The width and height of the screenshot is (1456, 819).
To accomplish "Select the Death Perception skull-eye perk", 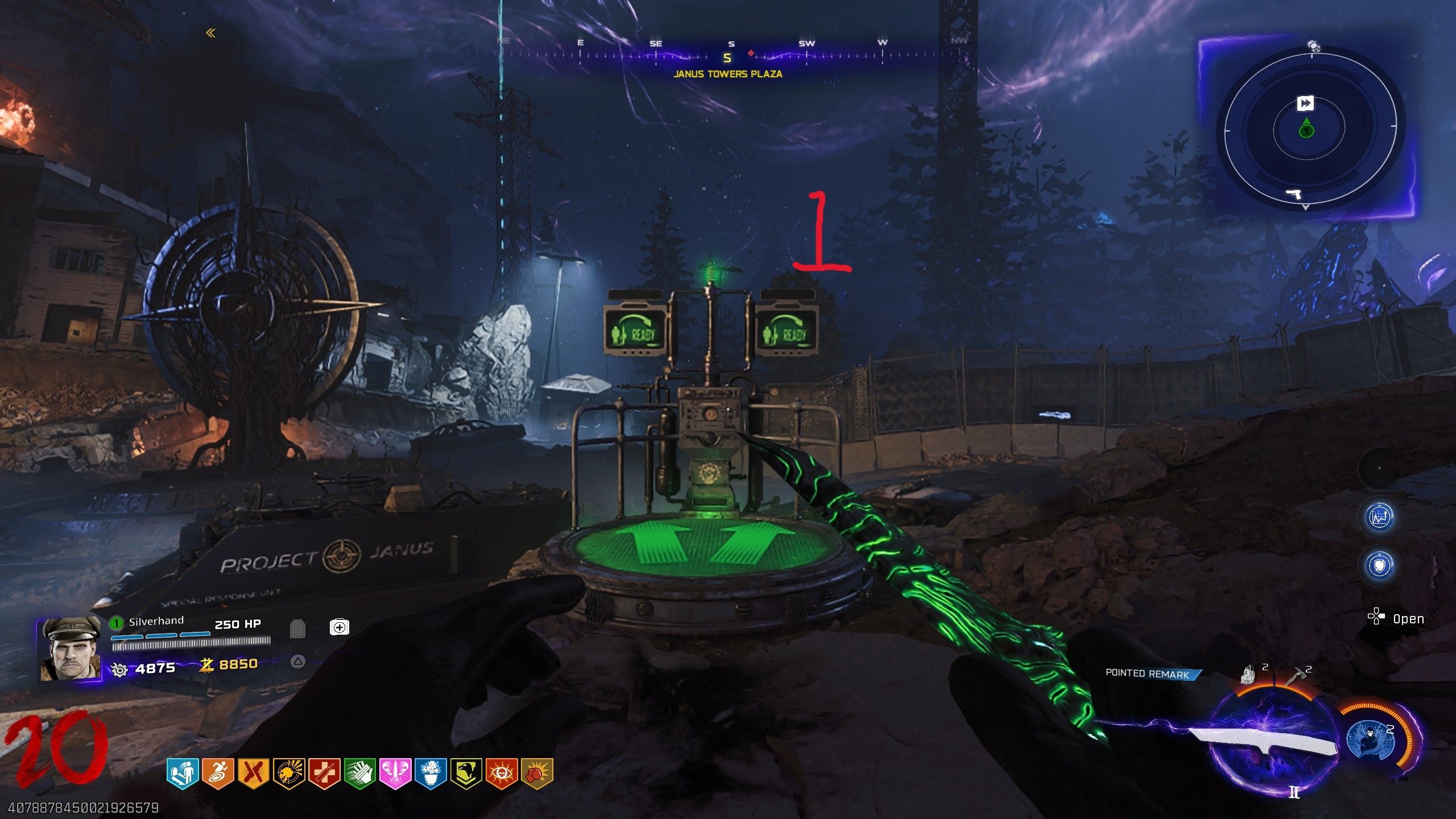I will (x=502, y=774).
